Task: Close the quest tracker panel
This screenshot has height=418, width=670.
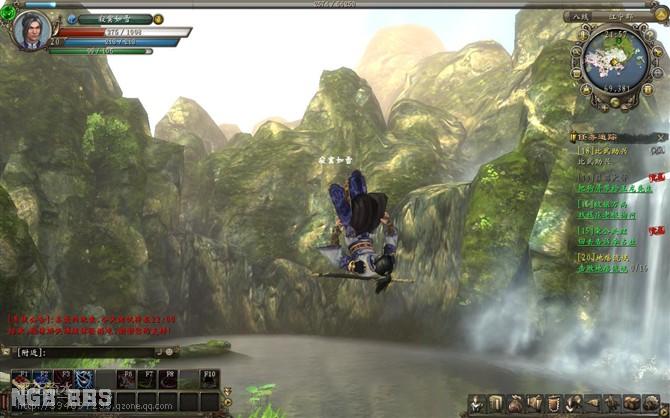Action: (x=661, y=136)
